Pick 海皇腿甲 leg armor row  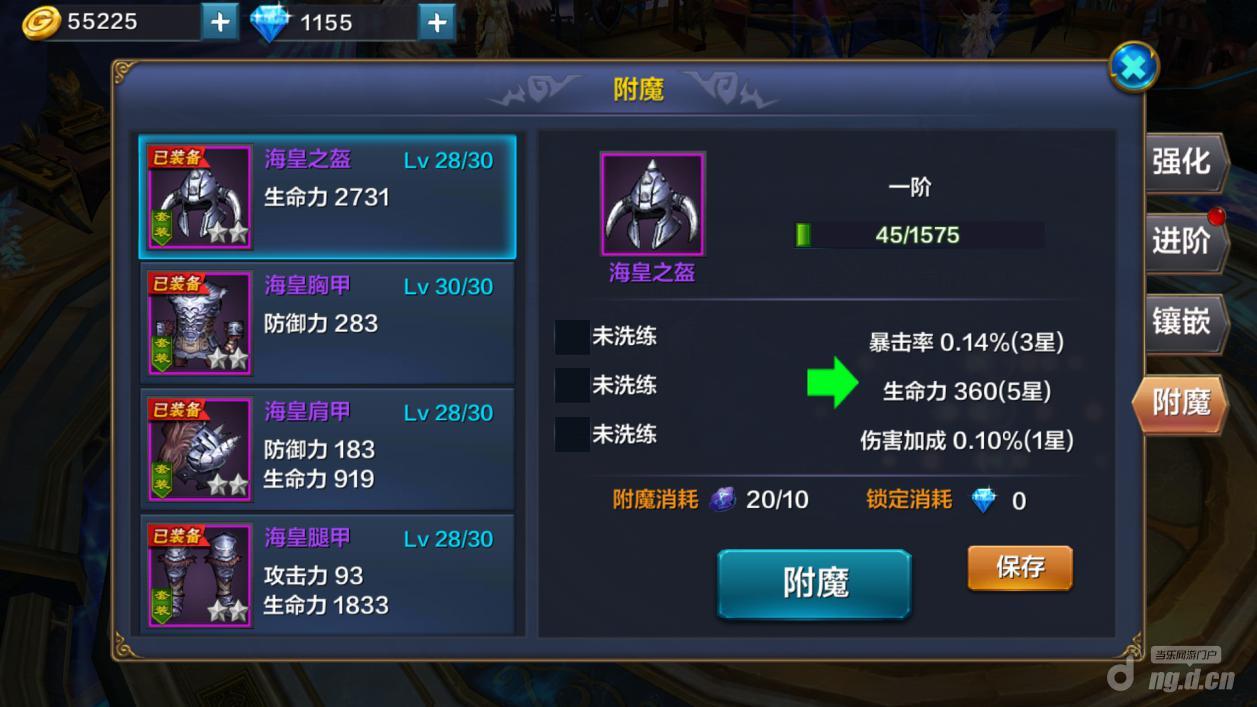(327, 573)
